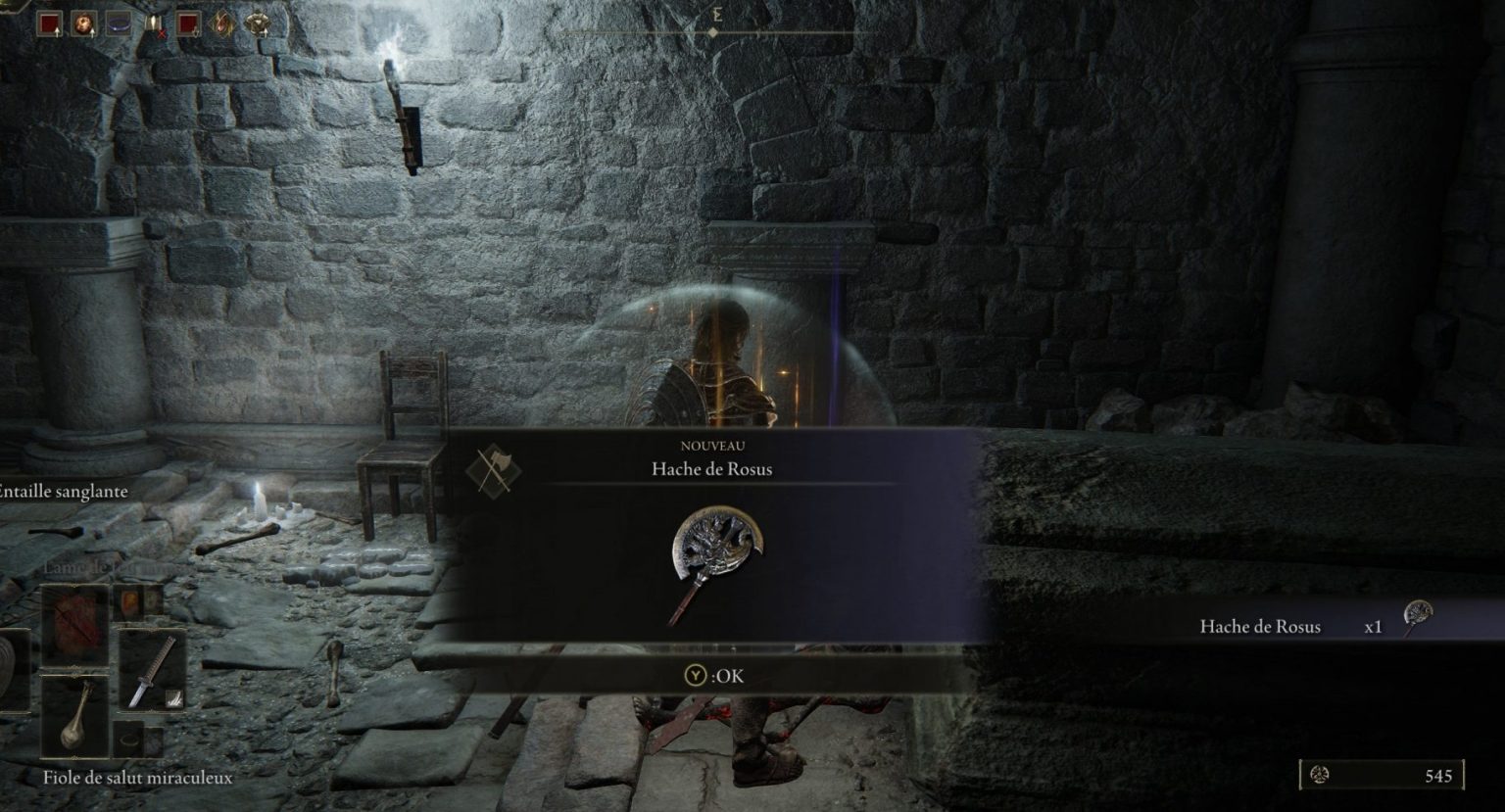Select the katana in the equipped weapon slot
The image size is (1505, 812).
(150, 668)
